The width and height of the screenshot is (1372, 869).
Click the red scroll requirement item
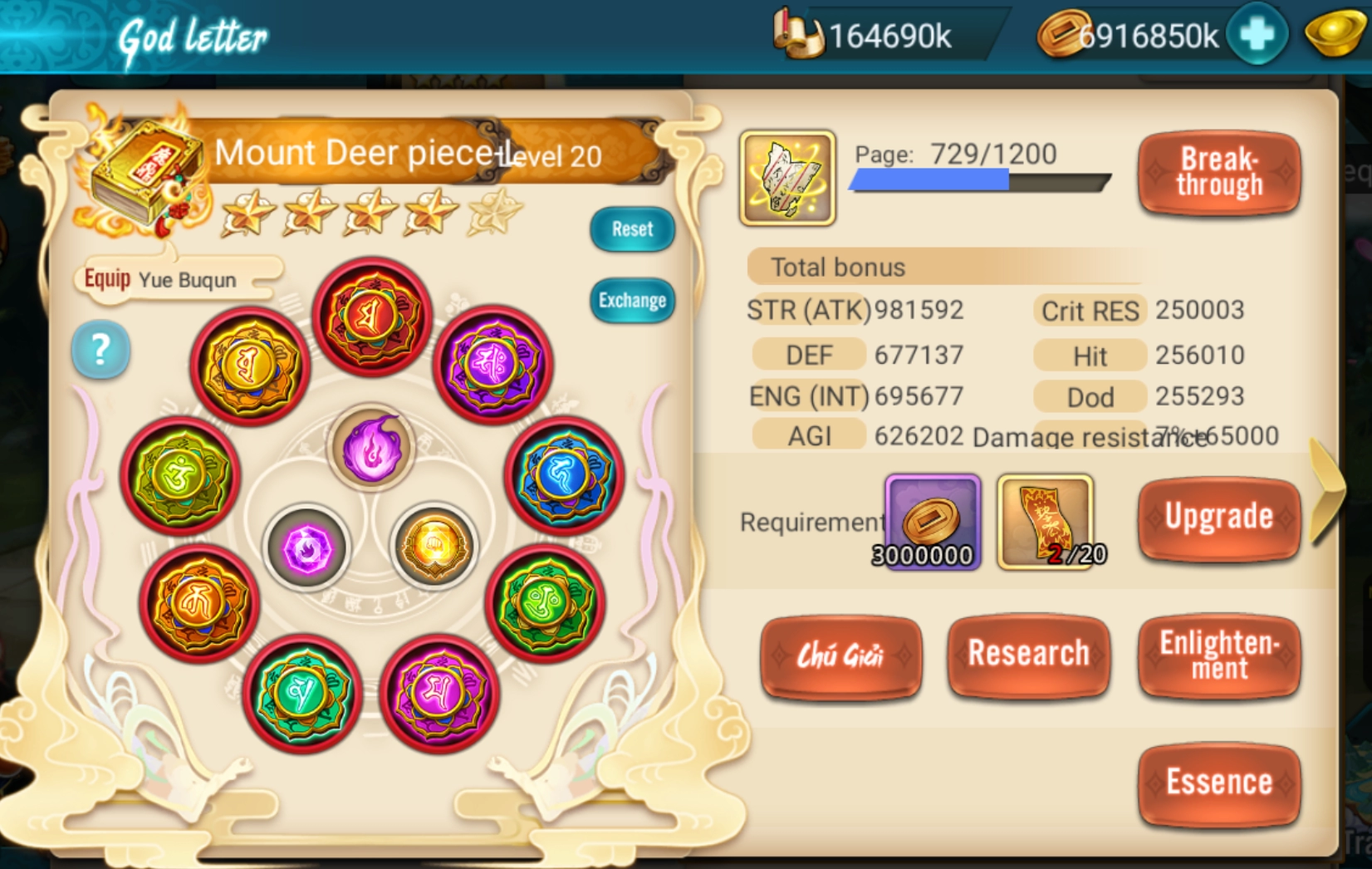(x=1045, y=522)
